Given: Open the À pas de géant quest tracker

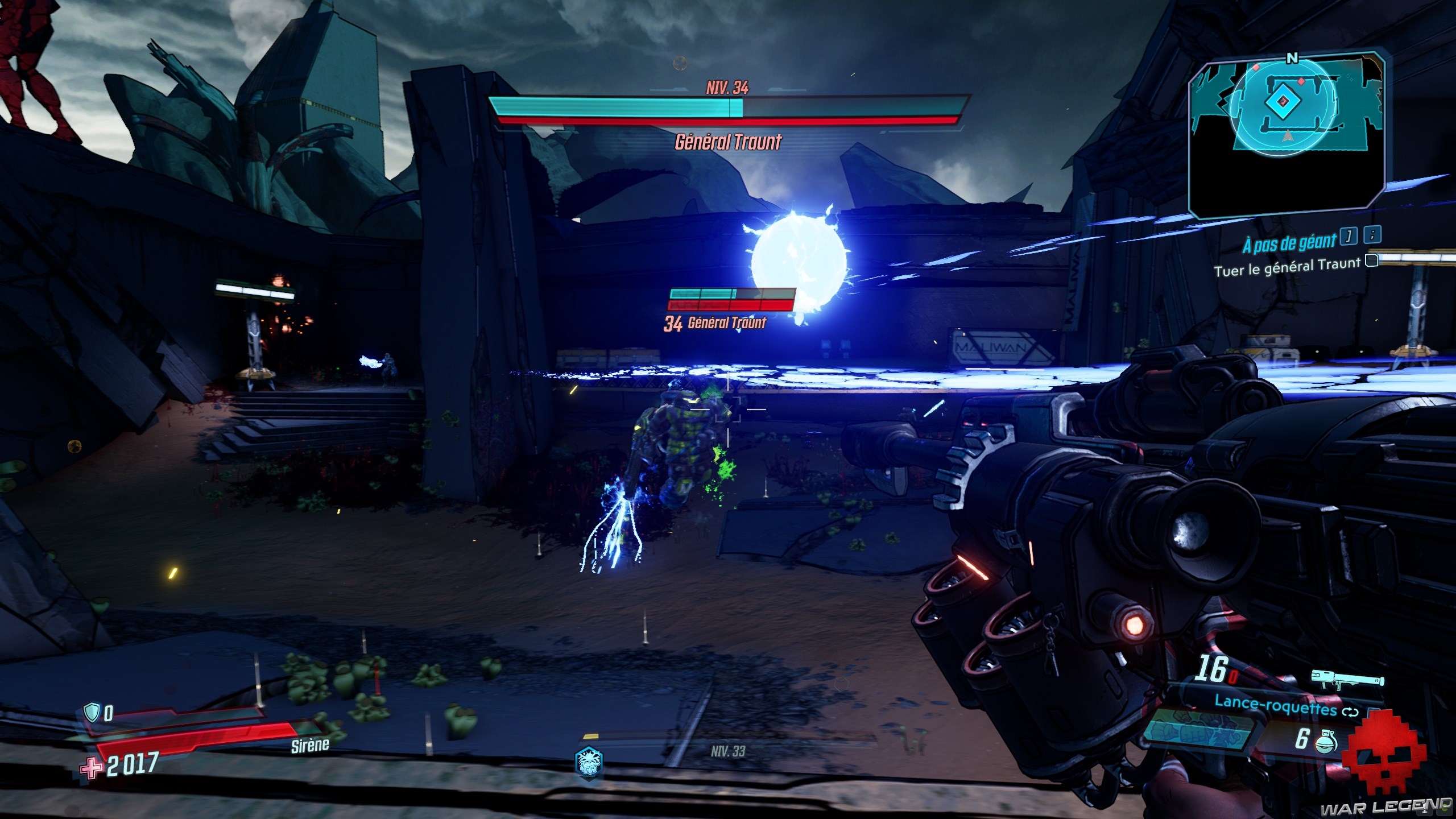Looking at the screenshot, I should 1289,243.
